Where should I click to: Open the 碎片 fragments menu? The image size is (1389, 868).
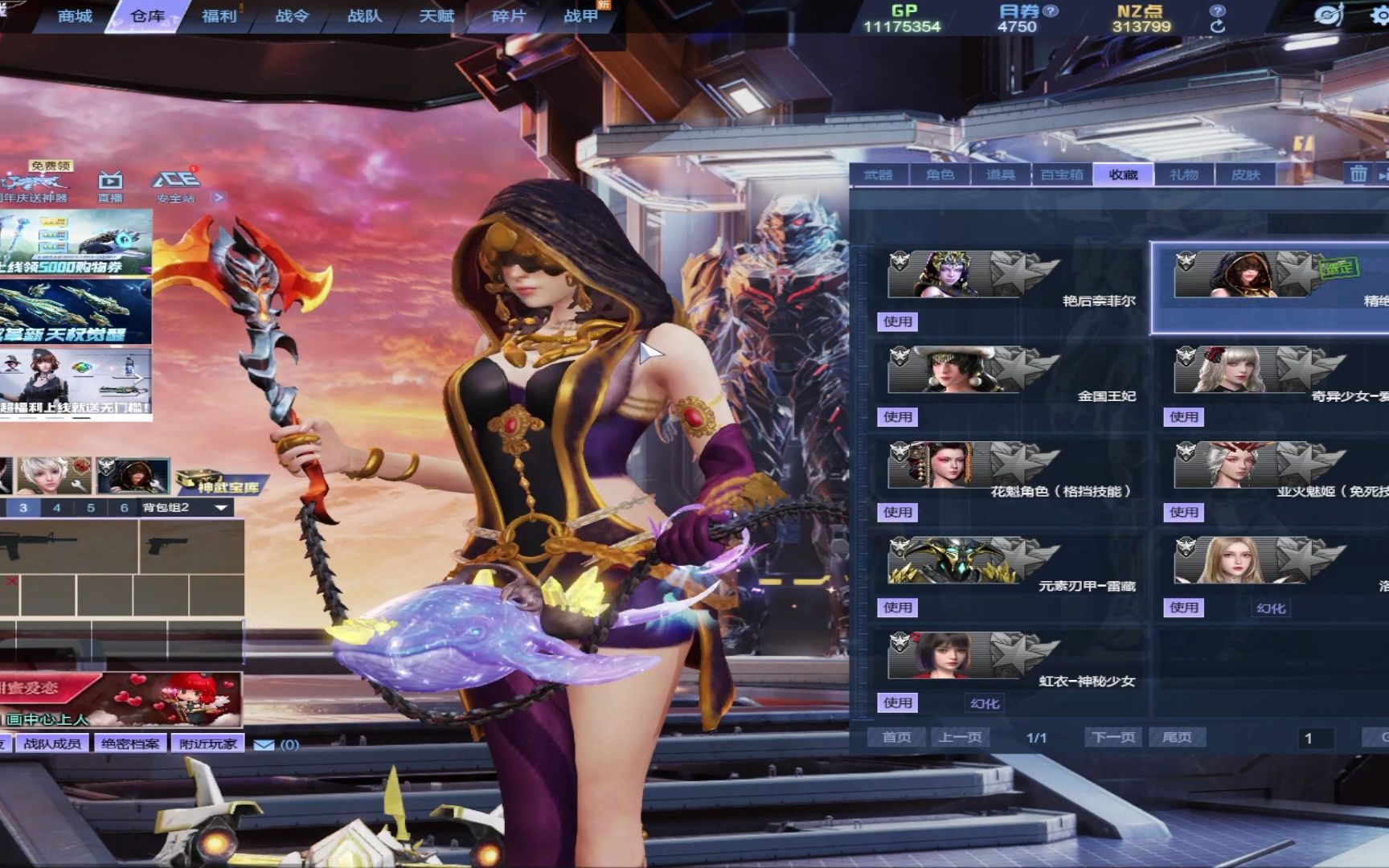(x=509, y=16)
